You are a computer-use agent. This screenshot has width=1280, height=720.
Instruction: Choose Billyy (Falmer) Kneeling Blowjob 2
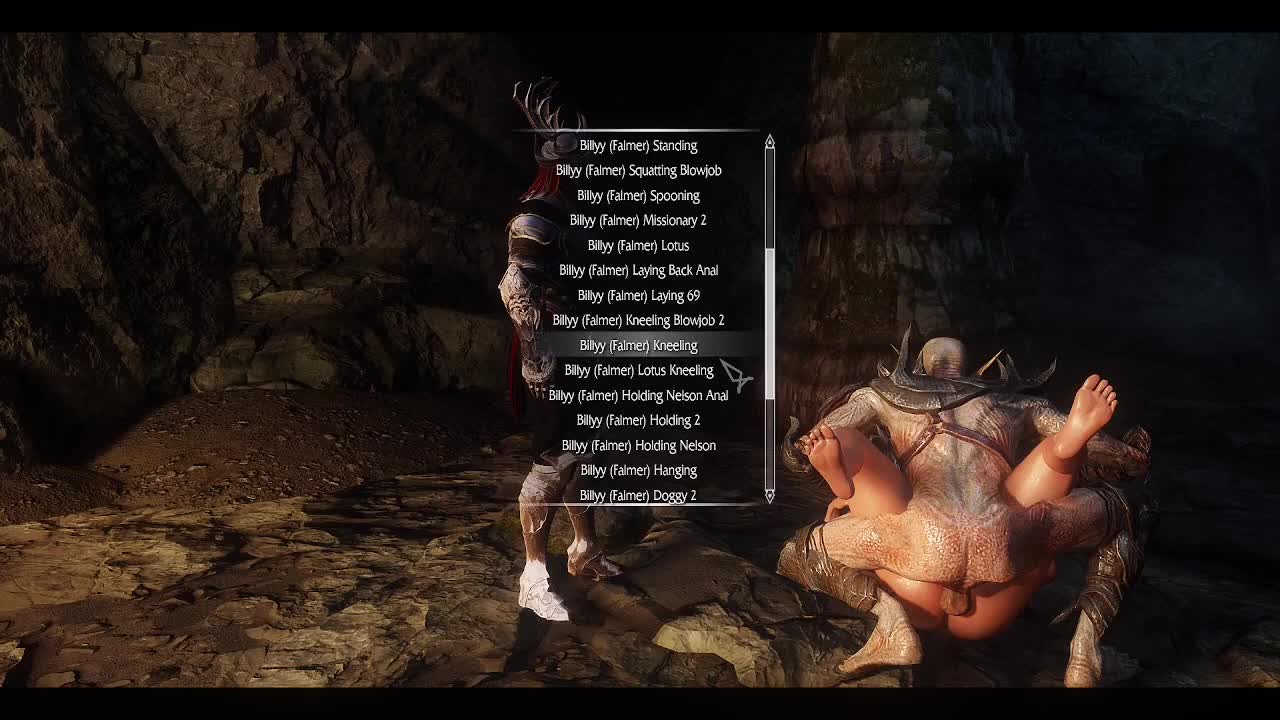[x=638, y=321]
